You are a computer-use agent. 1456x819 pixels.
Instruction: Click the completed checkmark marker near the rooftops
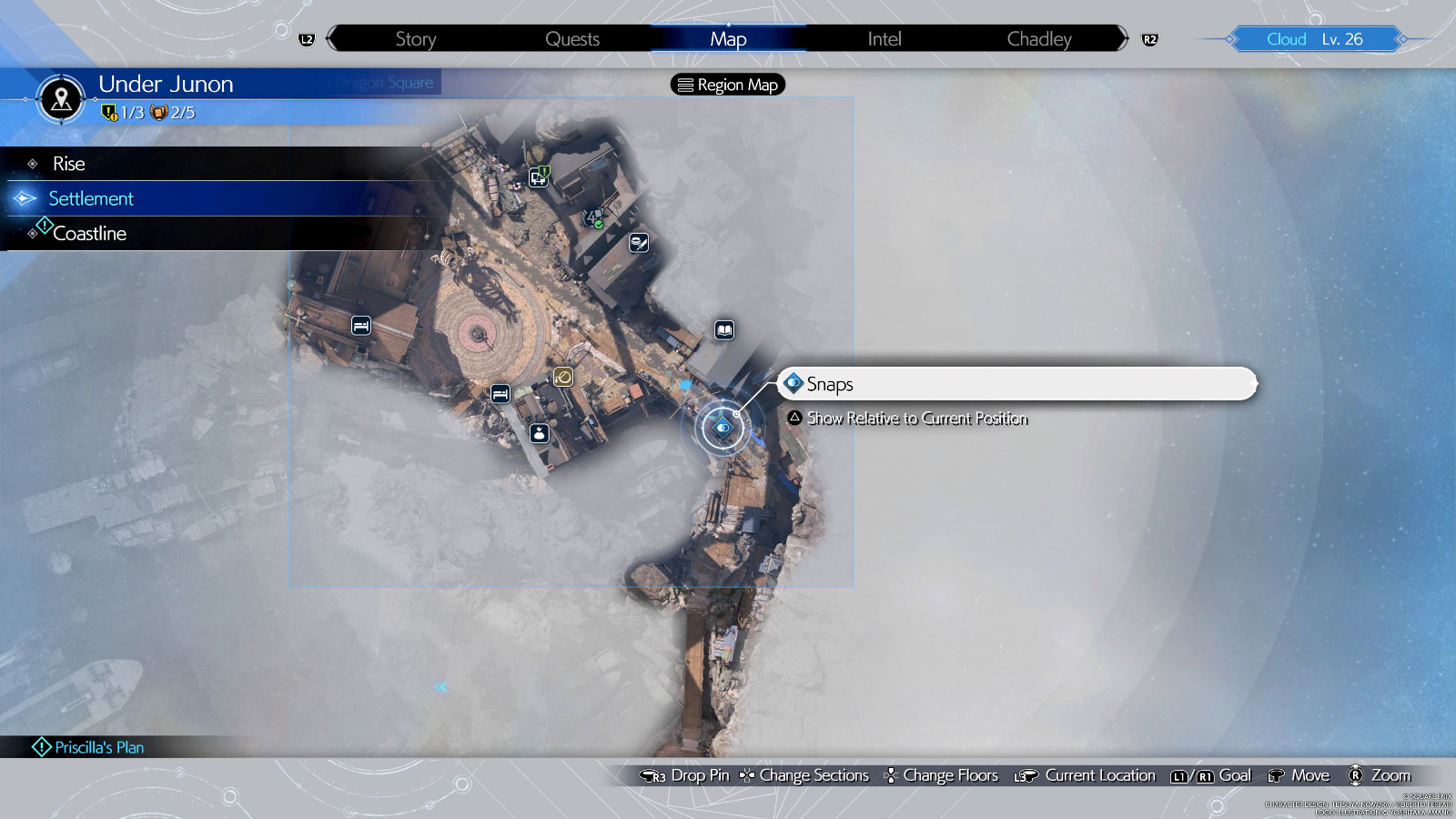pyautogui.click(x=592, y=218)
